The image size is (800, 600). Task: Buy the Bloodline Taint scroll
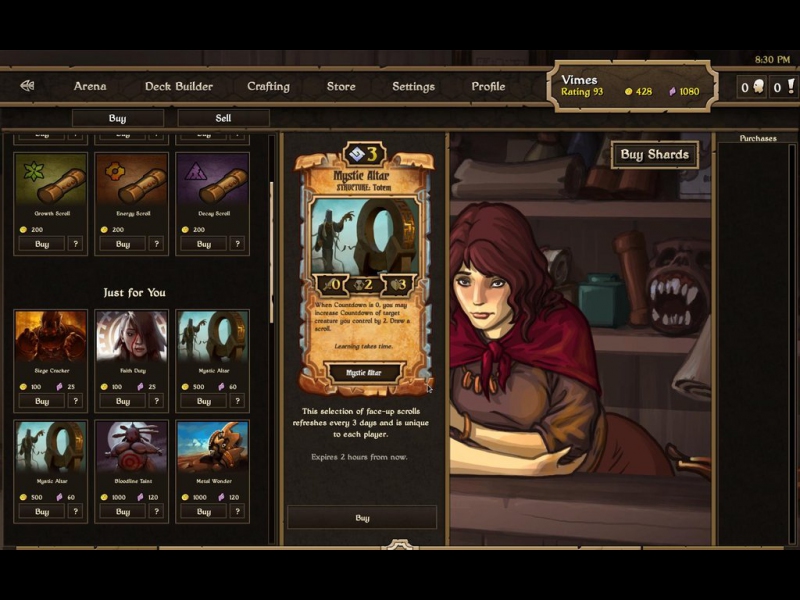tap(122, 512)
